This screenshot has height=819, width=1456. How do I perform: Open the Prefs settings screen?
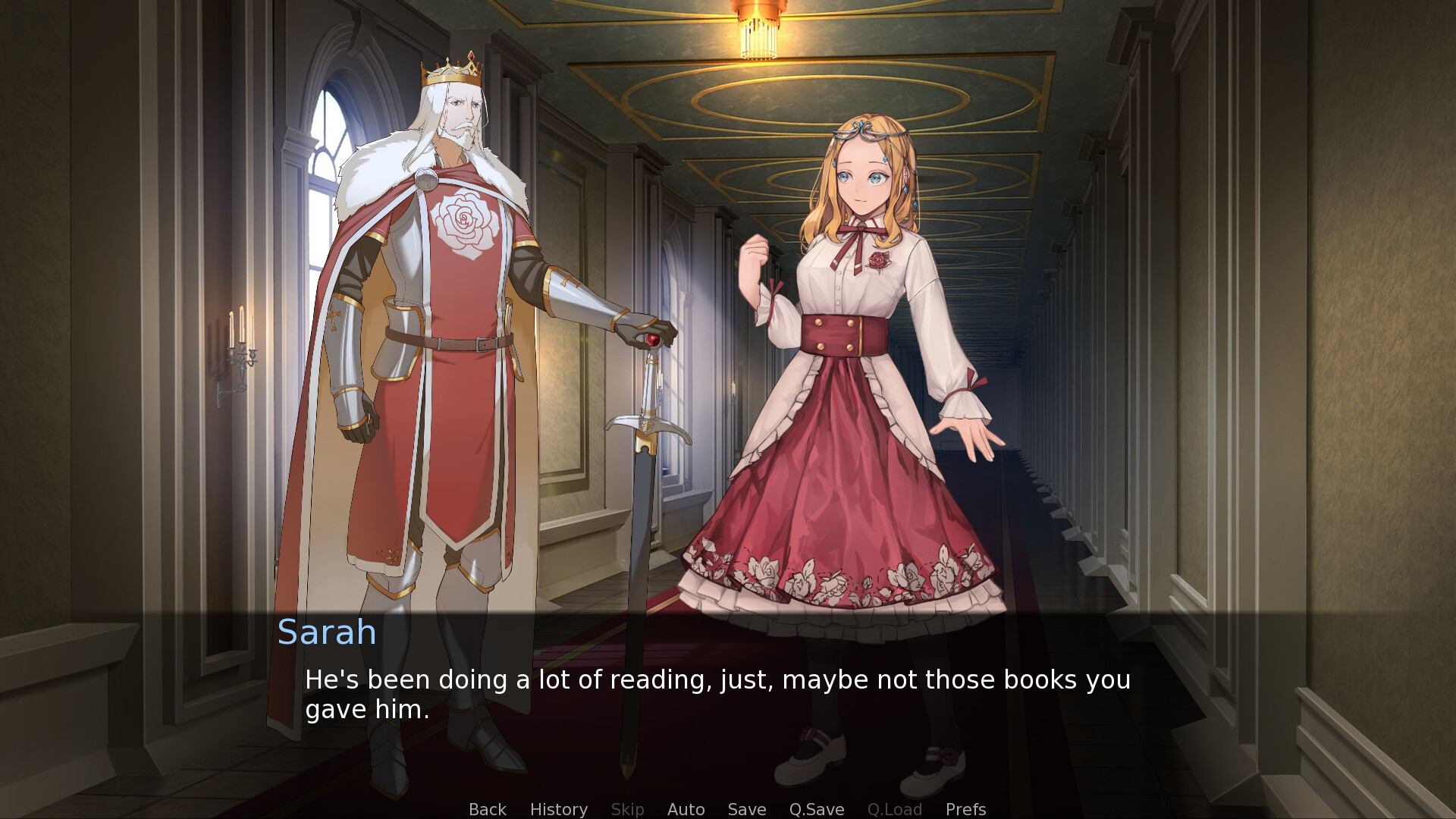point(965,809)
